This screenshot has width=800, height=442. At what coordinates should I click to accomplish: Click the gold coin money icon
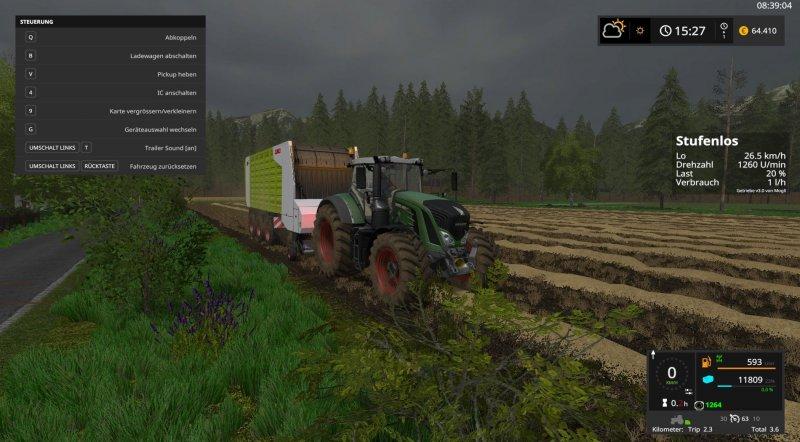743,31
